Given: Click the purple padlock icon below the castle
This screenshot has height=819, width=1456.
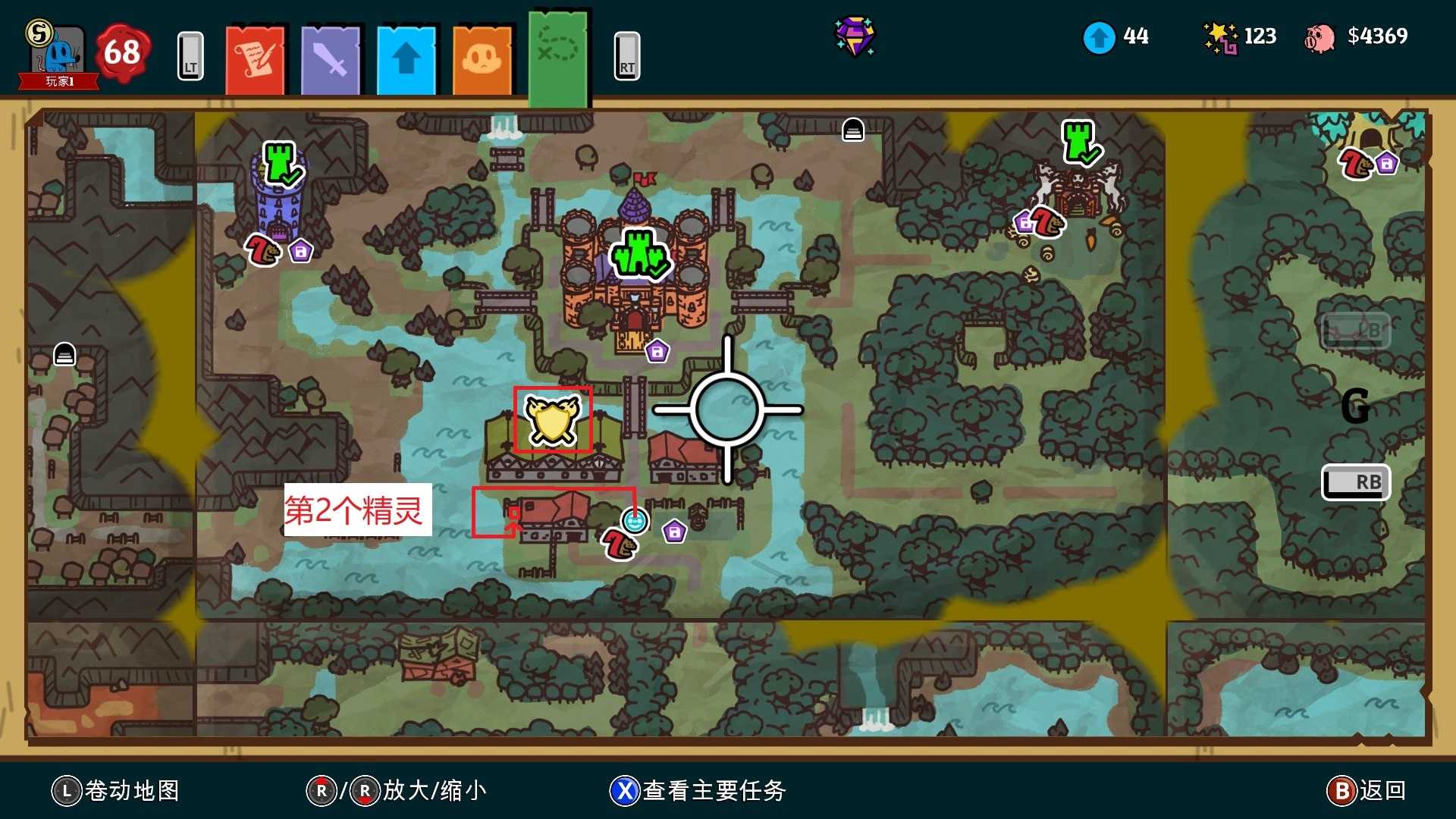Looking at the screenshot, I should tap(658, 350).
